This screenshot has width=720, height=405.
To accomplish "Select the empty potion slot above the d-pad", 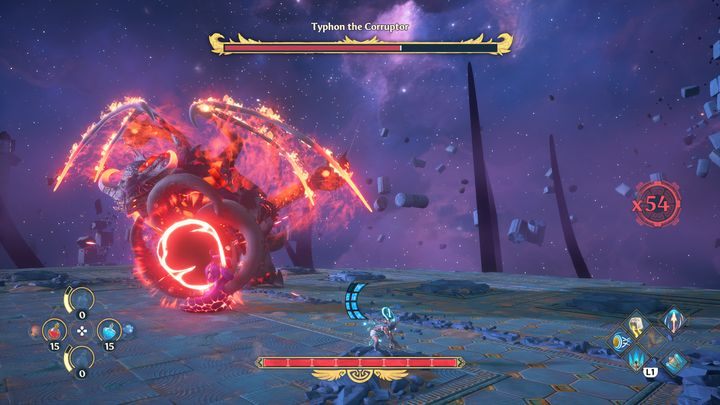I will point(78,298).
